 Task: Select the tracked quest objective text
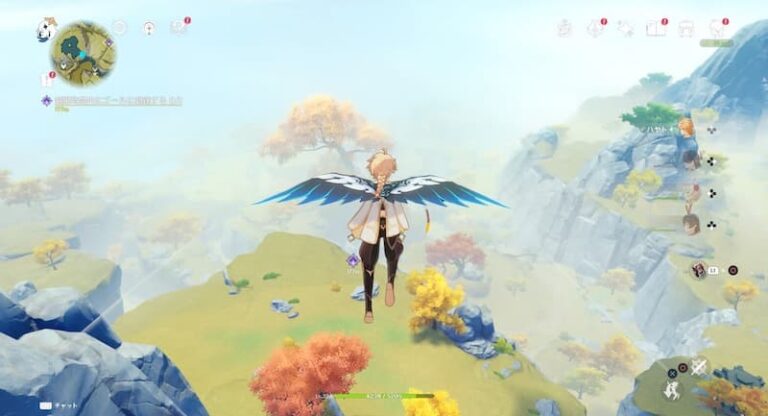[x=116, y=101]
